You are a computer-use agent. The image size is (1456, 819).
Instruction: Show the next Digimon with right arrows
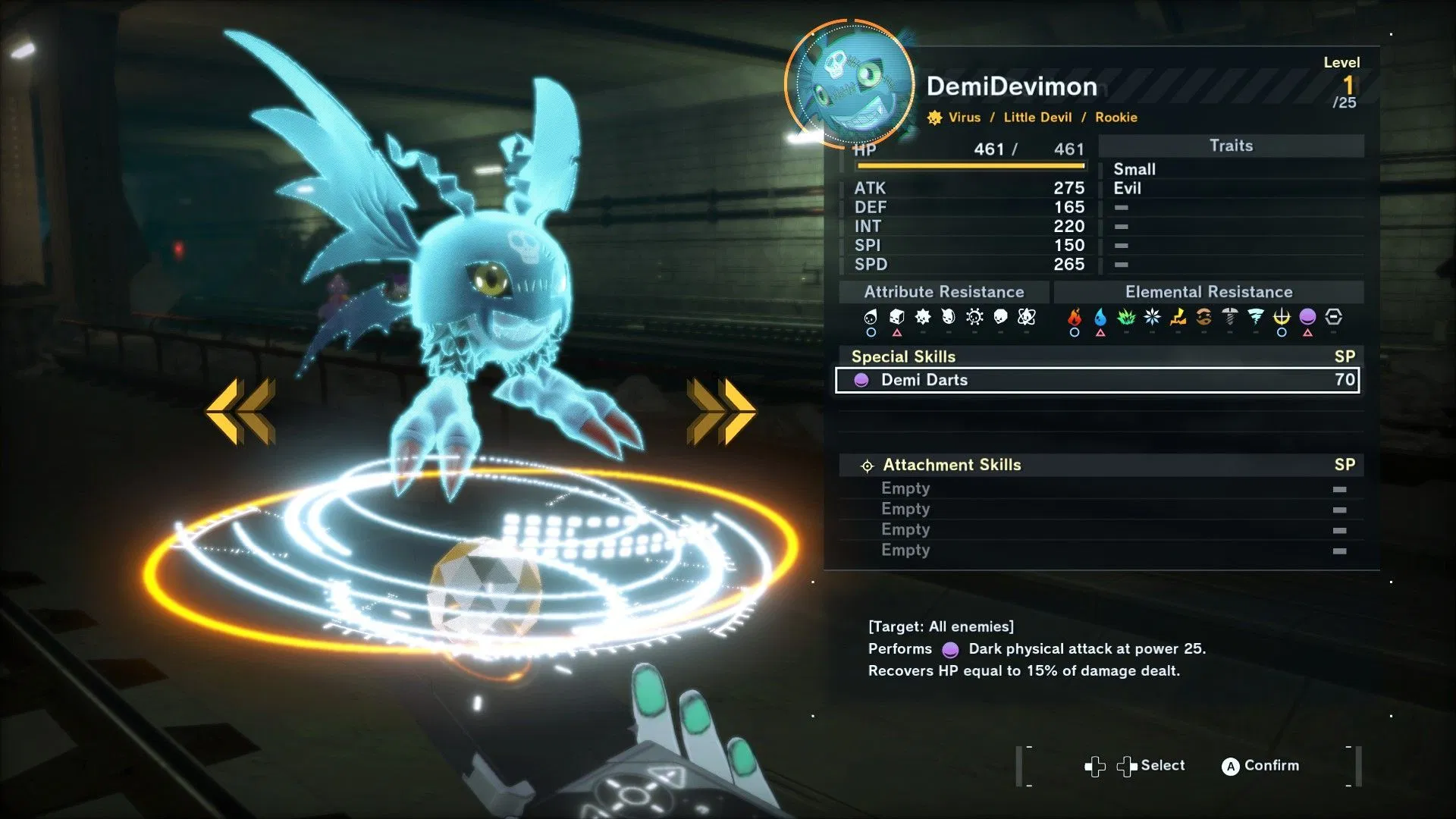pyautogui.click(x=721, y=410)
